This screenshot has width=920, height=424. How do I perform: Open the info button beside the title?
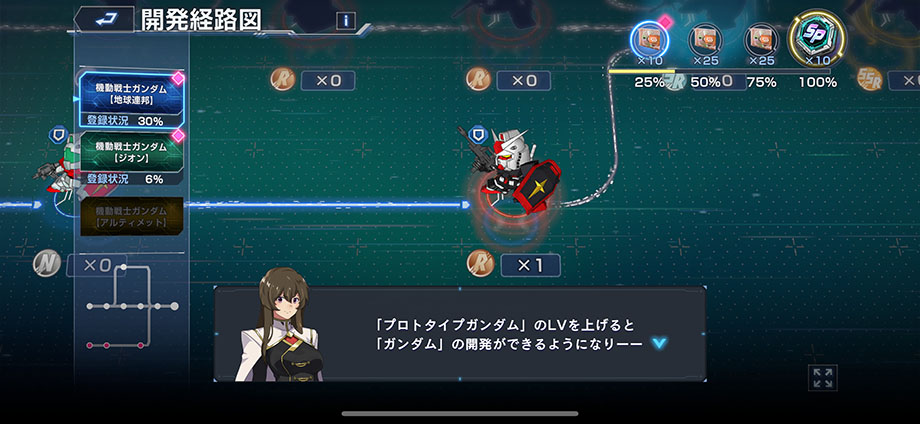(x=346, y=20)
